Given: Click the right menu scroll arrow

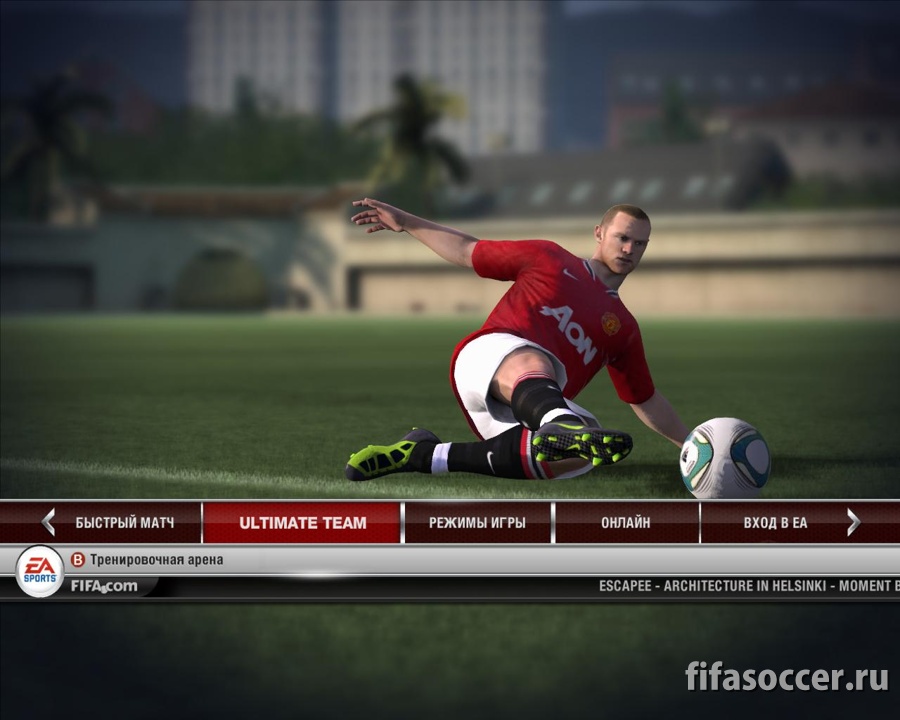Looking at the screenshot, I should pyautogui.click(x=853, y=522).
